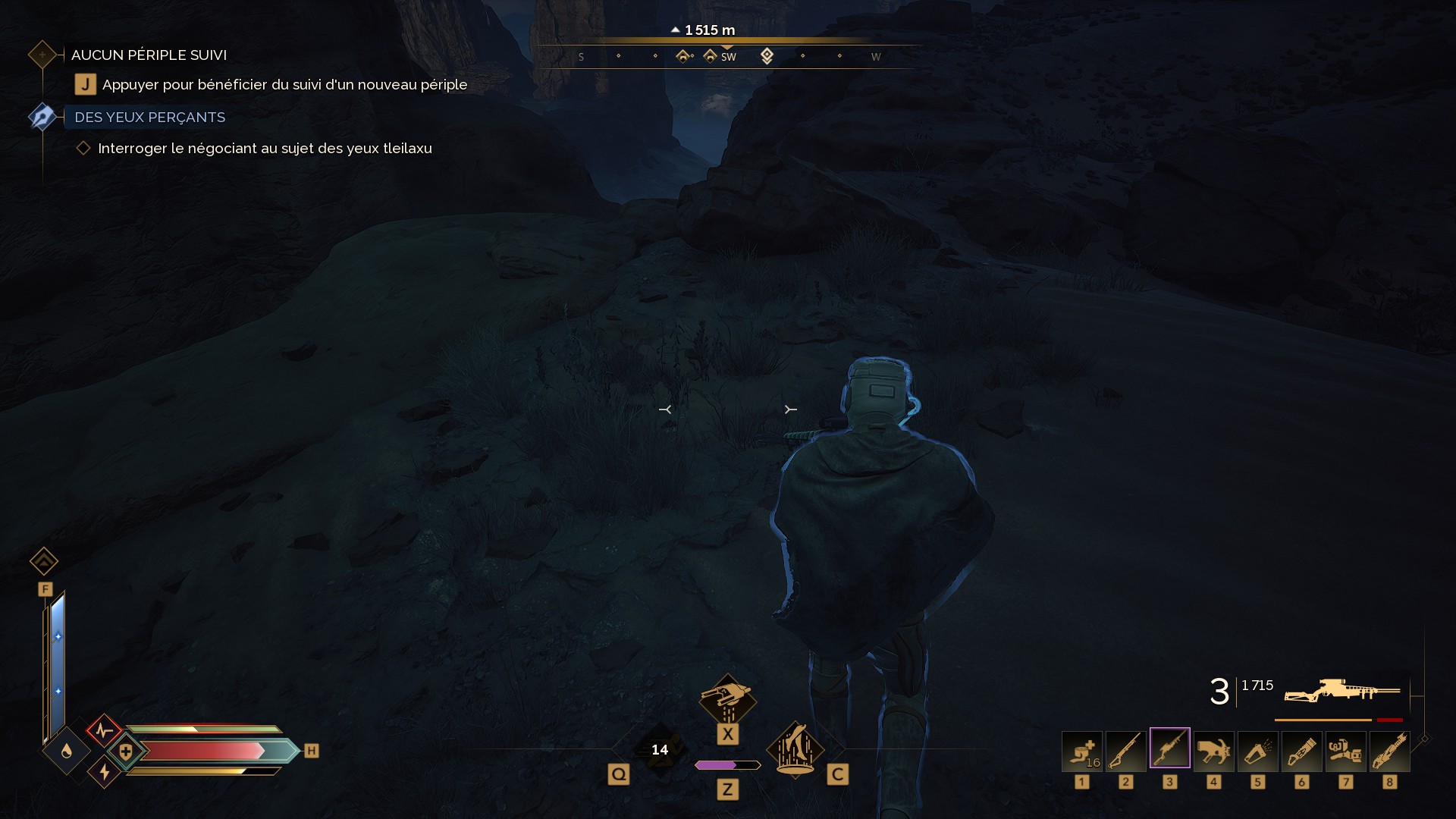Select the bandage healing item slot
1456x819 pixels.
click(1082, 751)
